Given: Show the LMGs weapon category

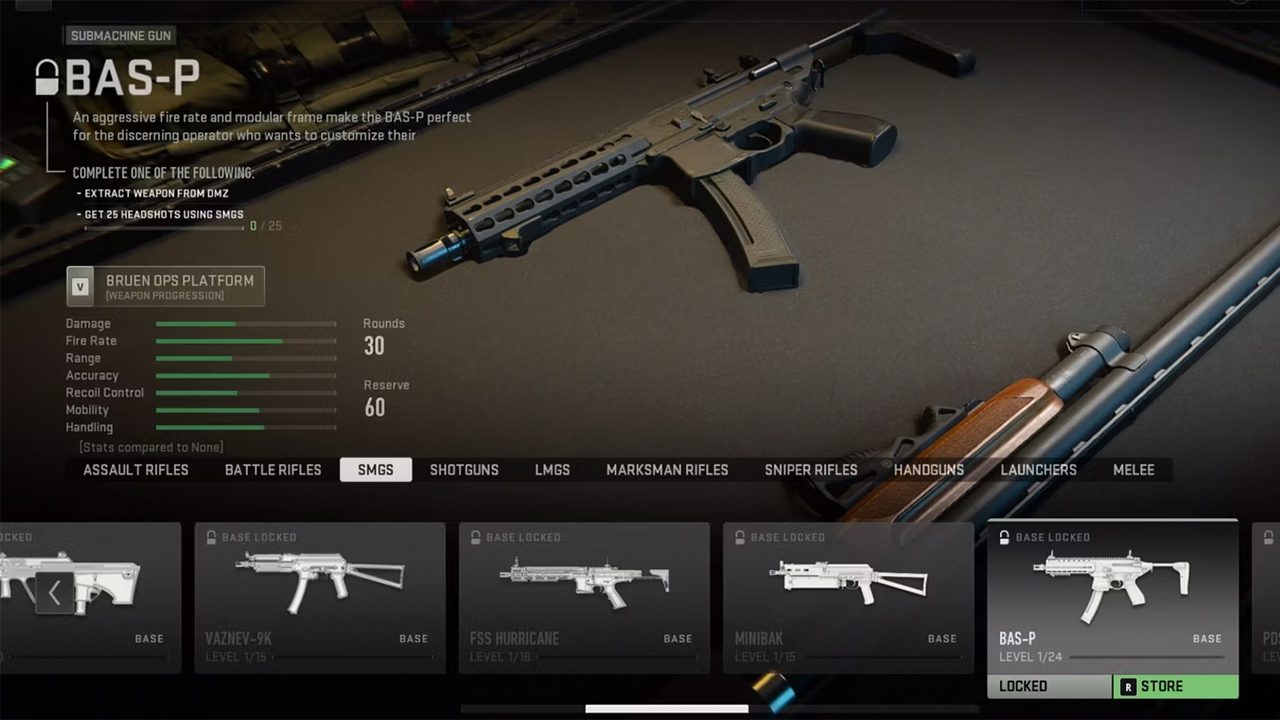Looking at the screenshot, I should tap(552, 470).
